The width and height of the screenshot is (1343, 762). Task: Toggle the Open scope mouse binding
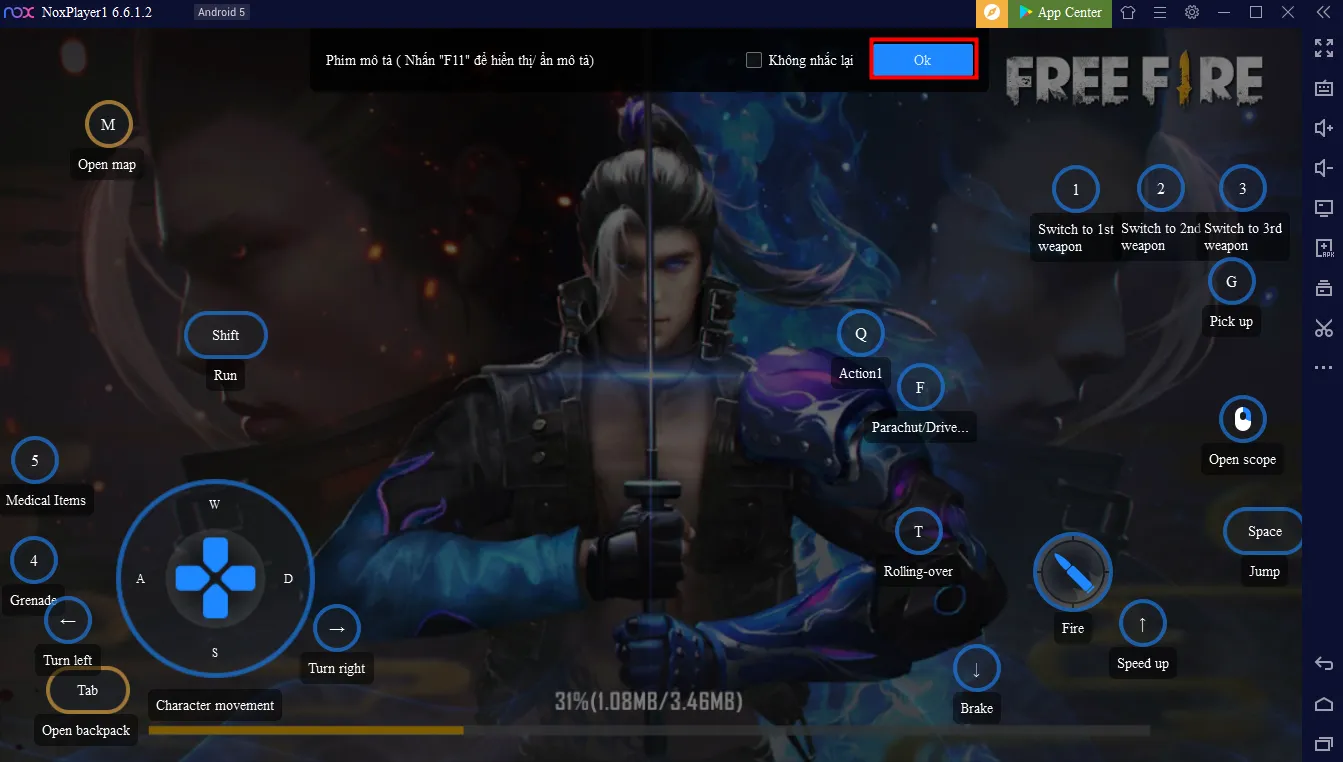(1242, 418)
